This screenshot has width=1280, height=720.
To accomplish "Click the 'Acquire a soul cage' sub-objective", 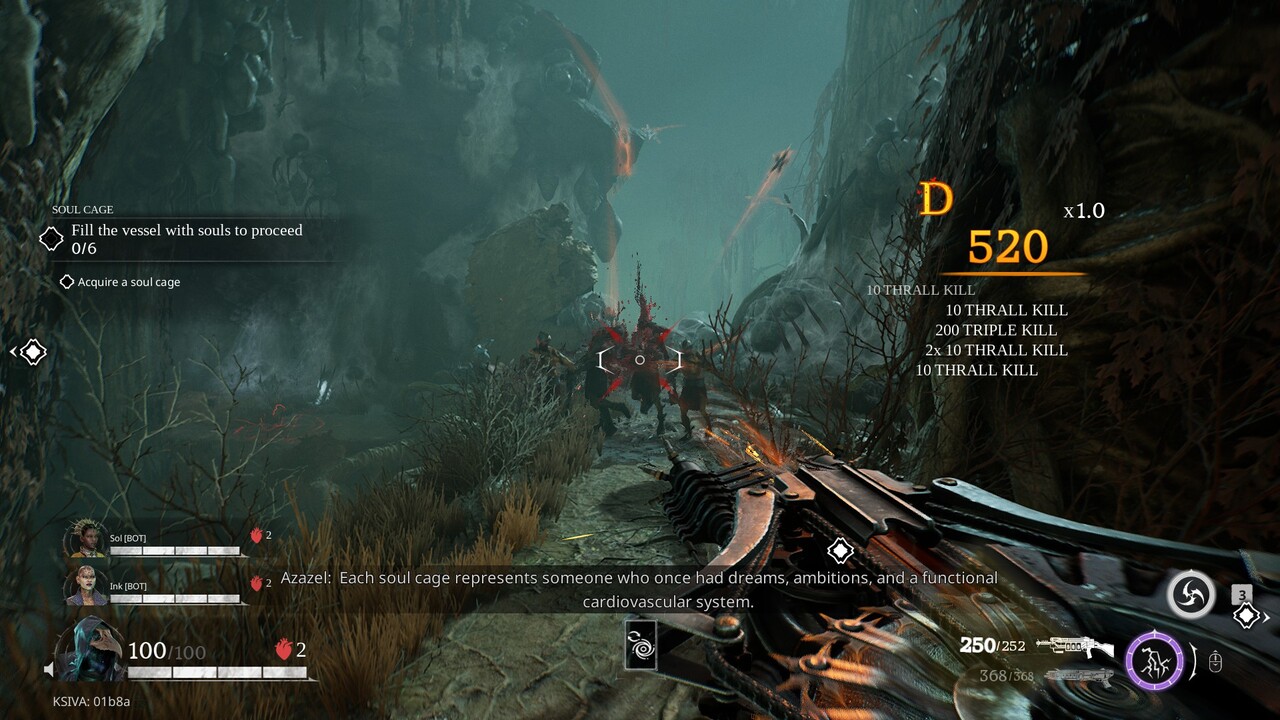I will [x=129, y=282].
